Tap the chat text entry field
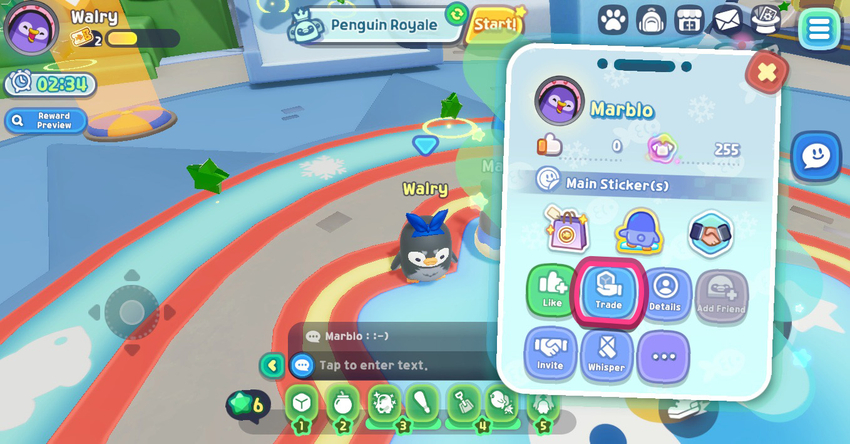 (400, 365)
